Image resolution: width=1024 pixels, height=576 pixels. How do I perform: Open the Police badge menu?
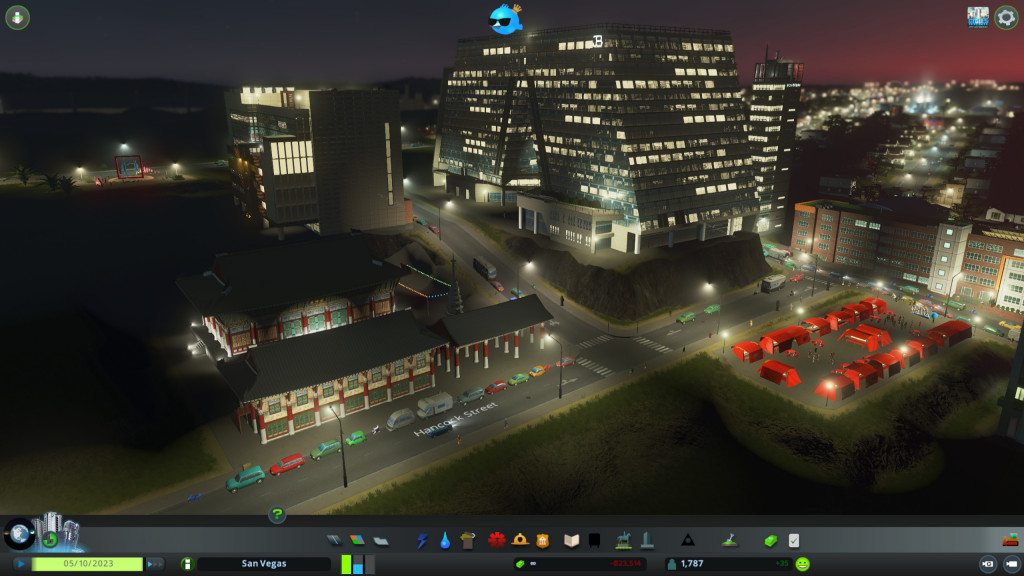click(543, 541)
